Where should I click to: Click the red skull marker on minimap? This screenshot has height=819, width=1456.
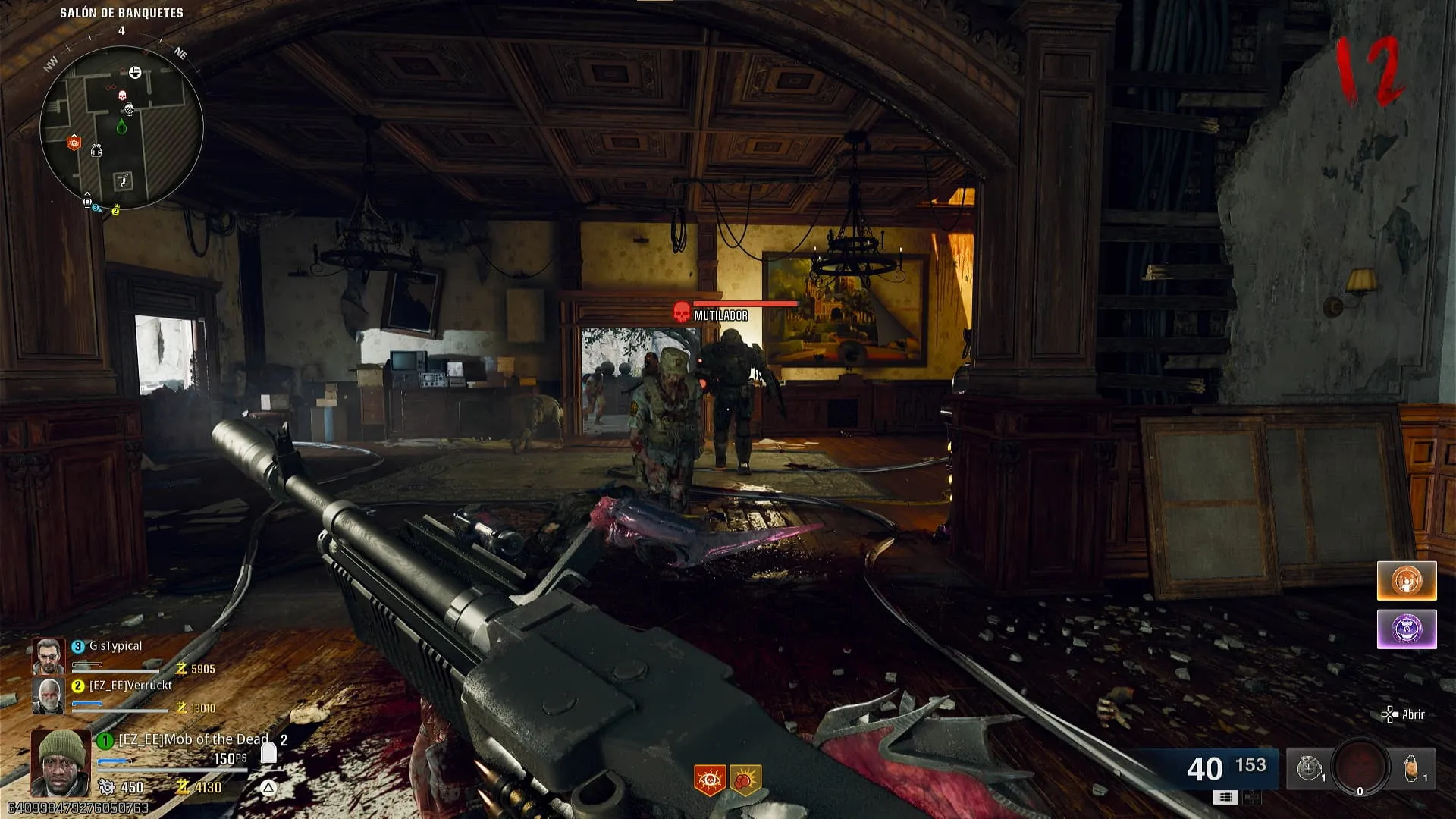(x=122, y=95)
